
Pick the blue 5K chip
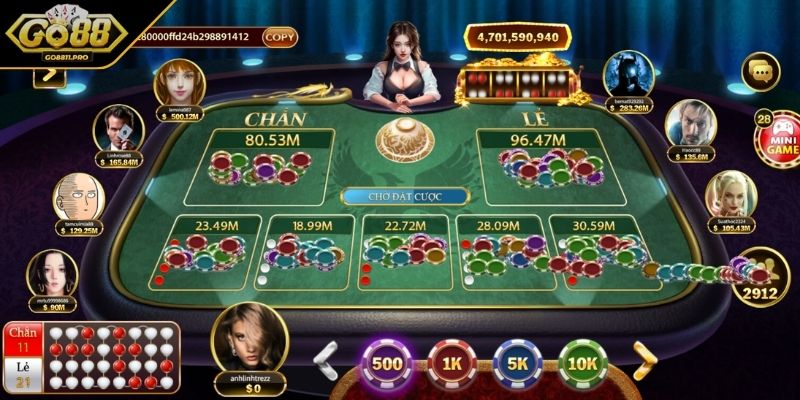tap(517, 364)
